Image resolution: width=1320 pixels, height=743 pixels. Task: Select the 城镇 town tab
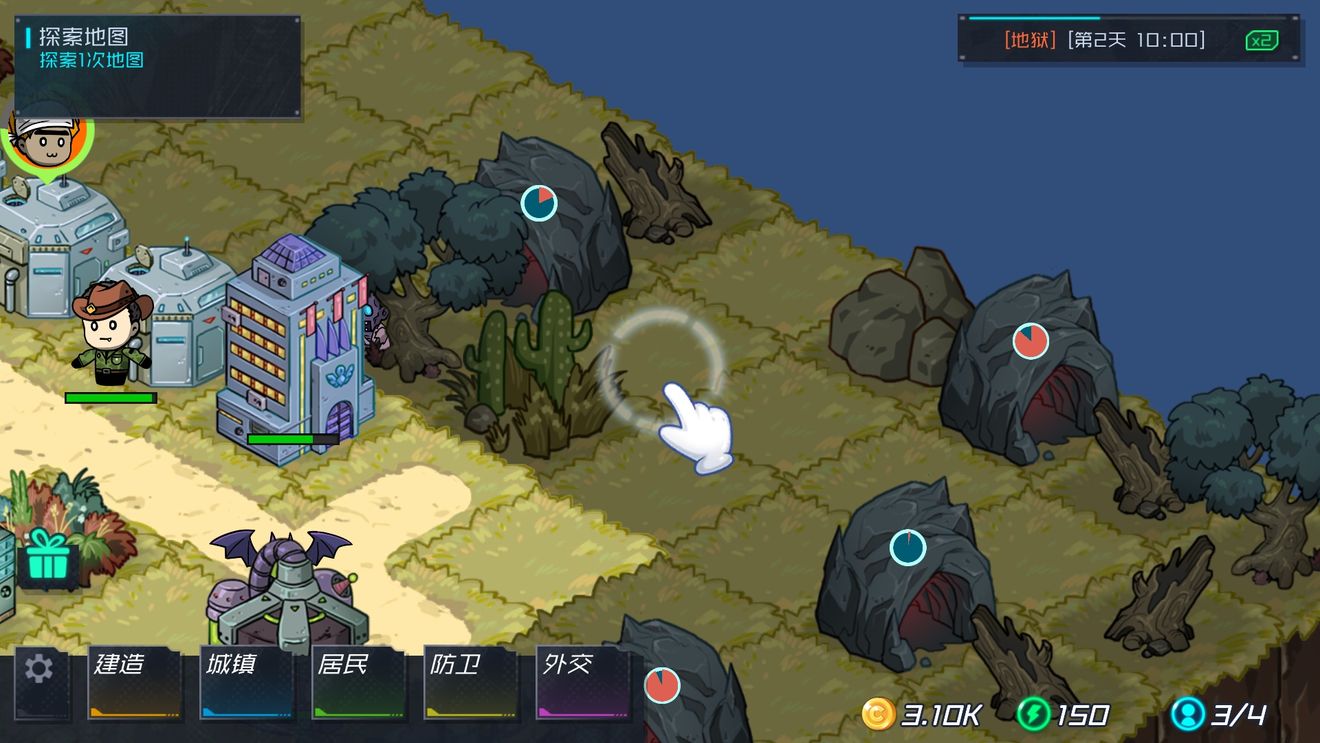tap(247, 682)
